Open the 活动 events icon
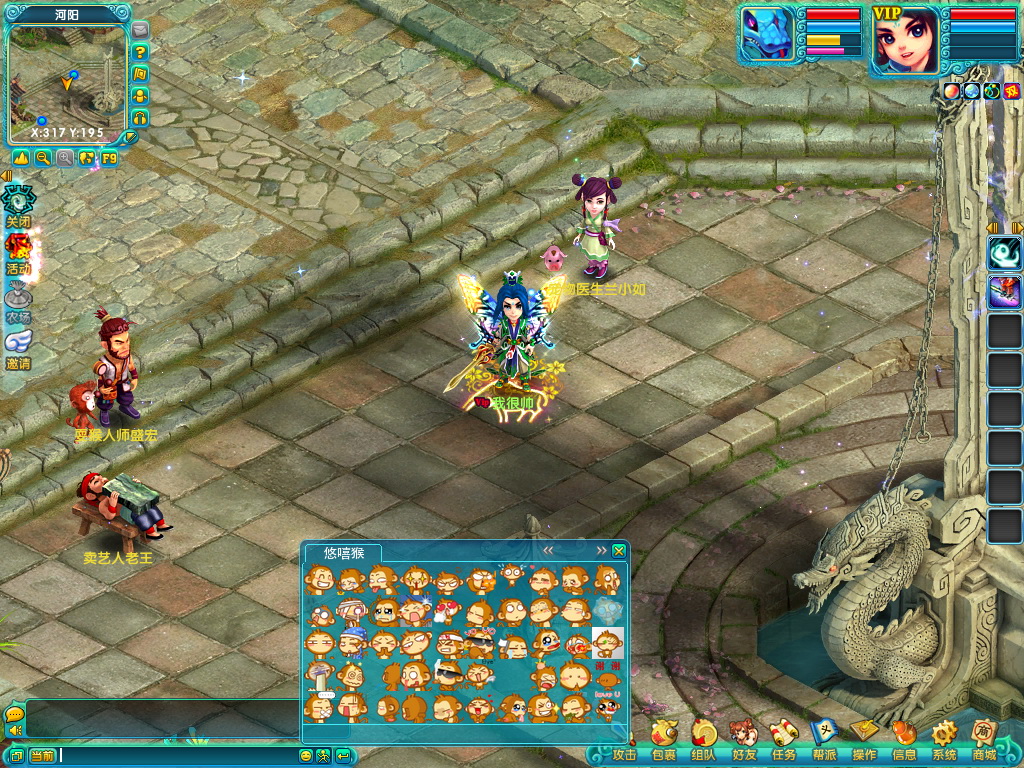Screen dimensions: 1024x768 click(x=18, y=251)
